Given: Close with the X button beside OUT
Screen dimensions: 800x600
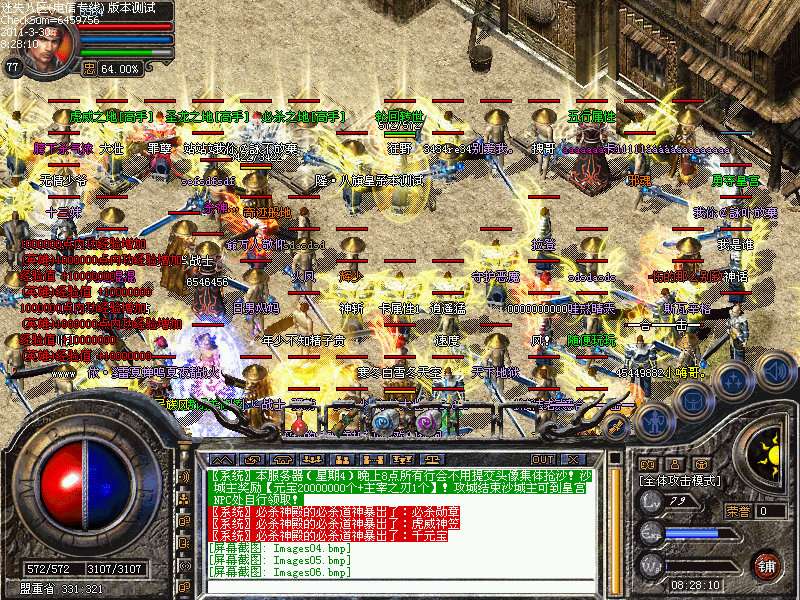Looking at the screenshot, I should coord(574,458).
